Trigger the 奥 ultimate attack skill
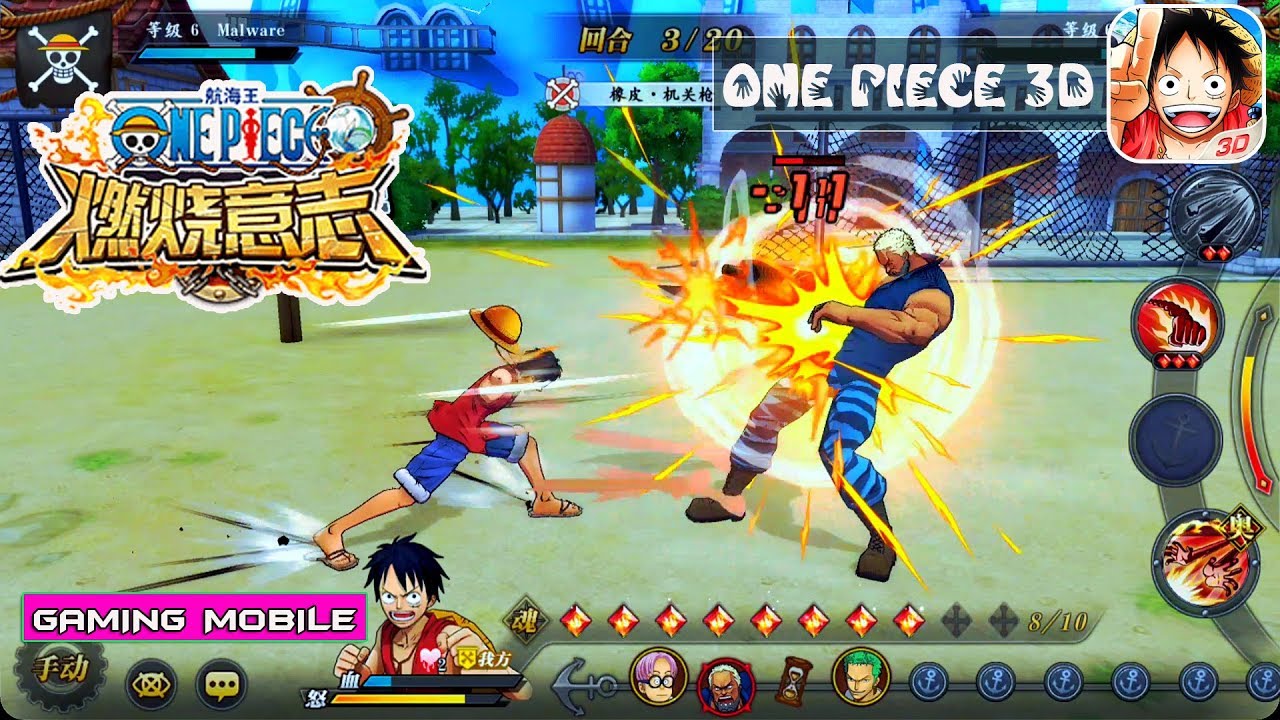 1202,561
